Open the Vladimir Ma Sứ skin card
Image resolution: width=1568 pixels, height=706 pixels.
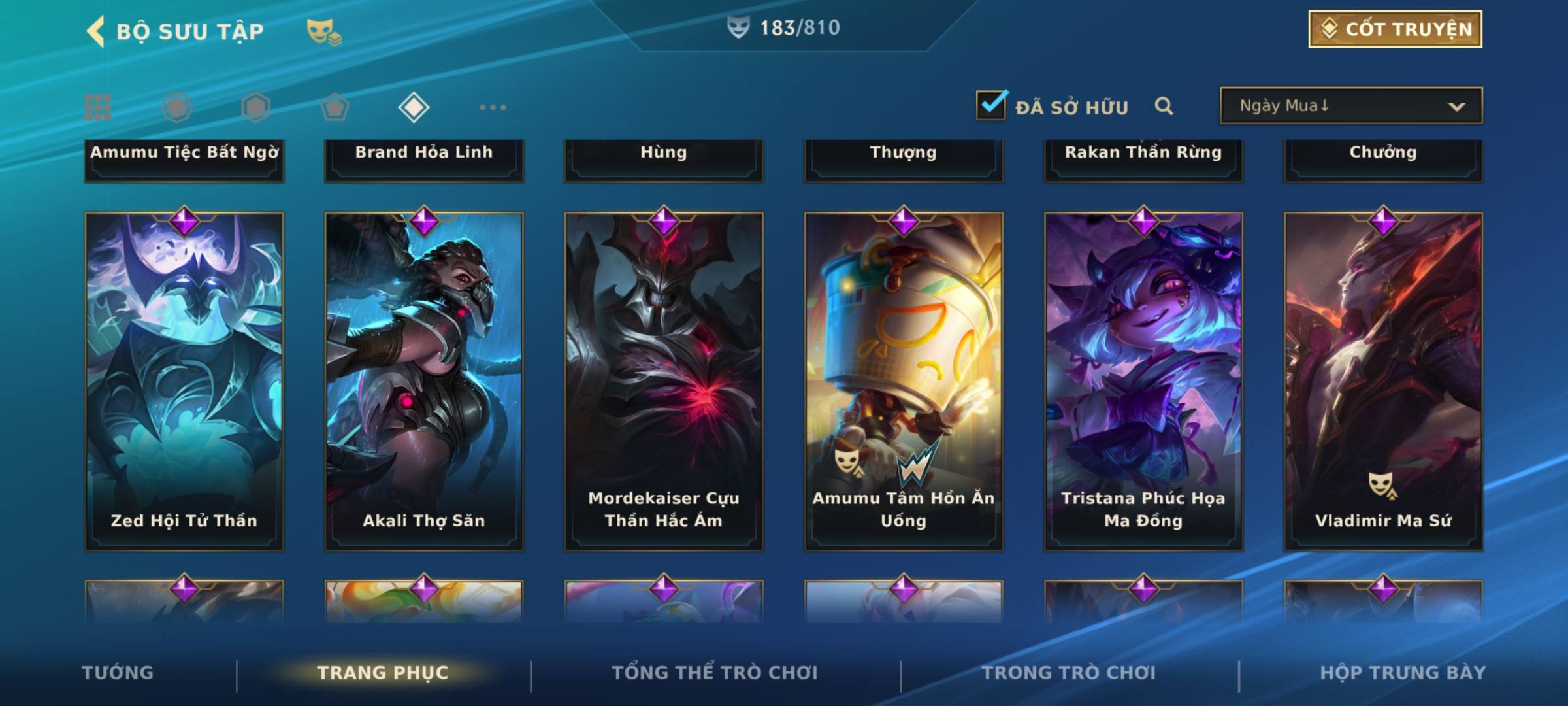coord(1383,381)
